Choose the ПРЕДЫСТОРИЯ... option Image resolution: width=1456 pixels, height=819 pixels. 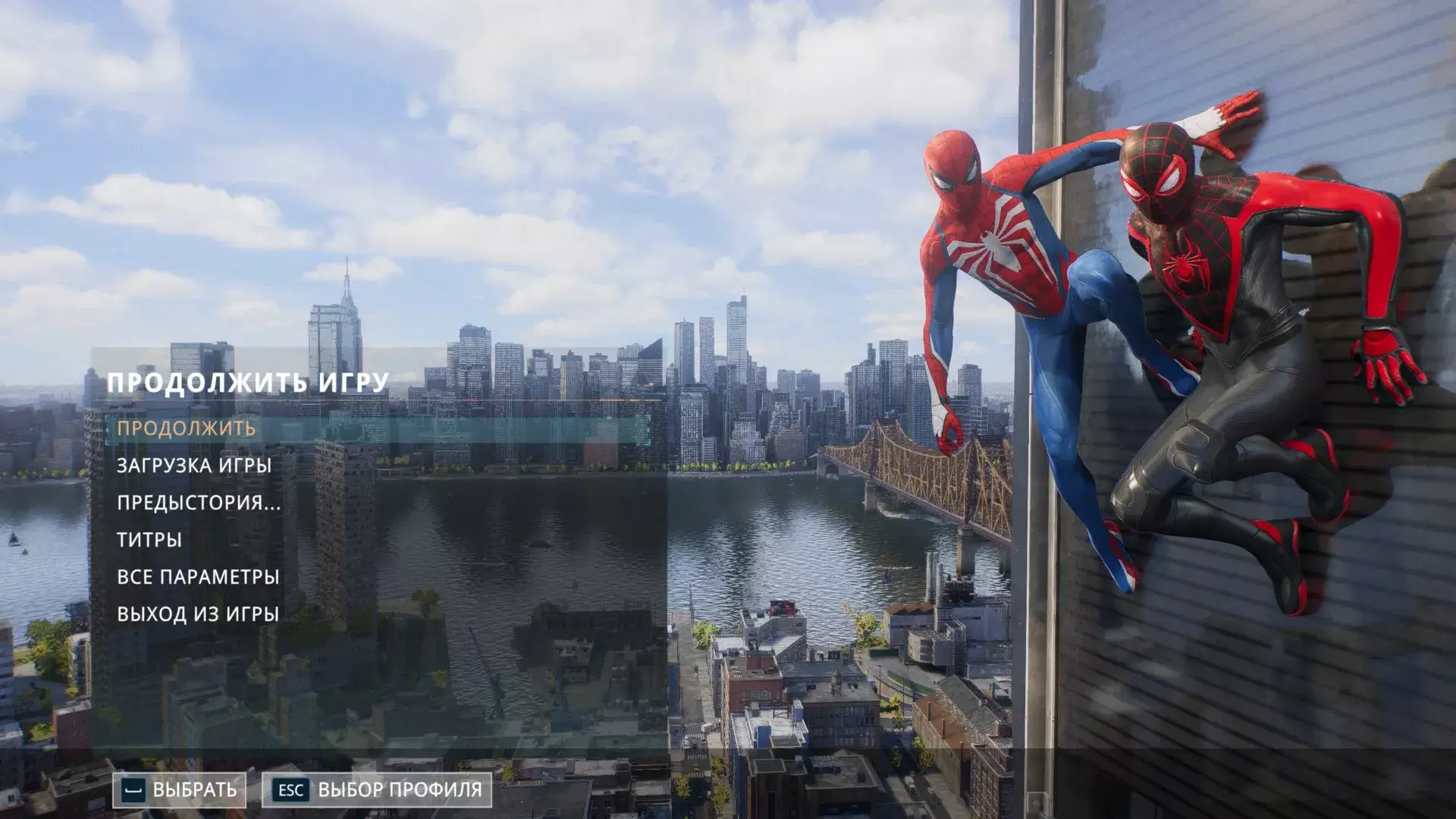click(199, 503)
